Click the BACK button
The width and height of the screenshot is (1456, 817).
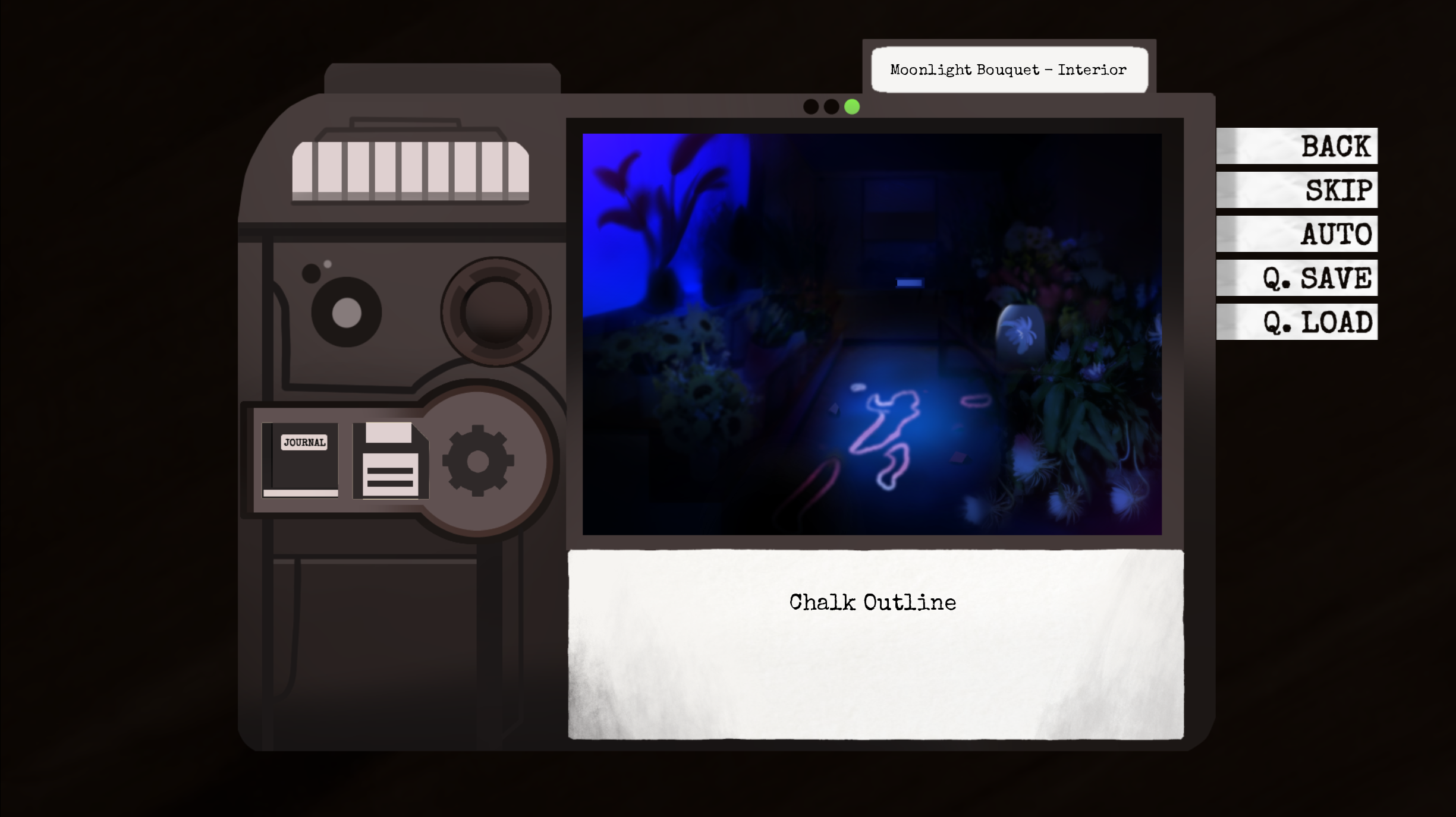[x=1297, y=146]
